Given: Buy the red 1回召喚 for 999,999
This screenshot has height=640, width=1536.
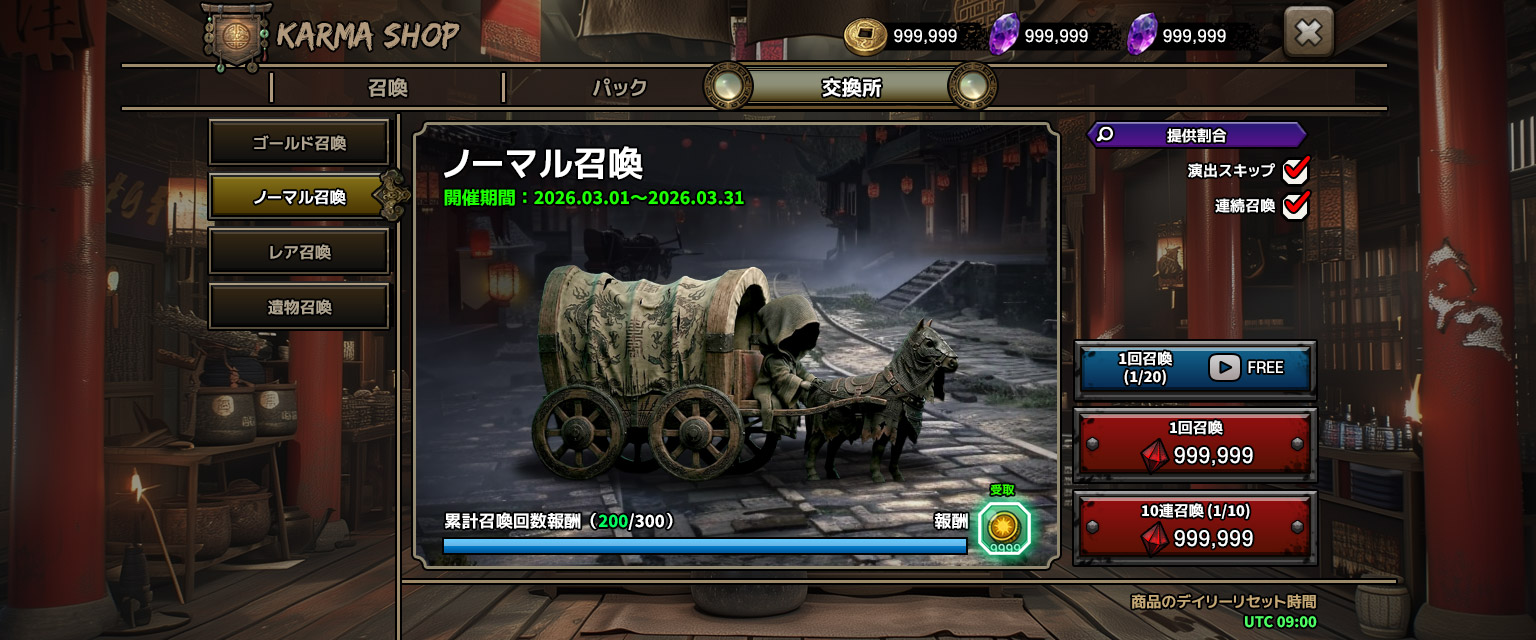Looking at the screenshot, I should tap(1195, 443).
